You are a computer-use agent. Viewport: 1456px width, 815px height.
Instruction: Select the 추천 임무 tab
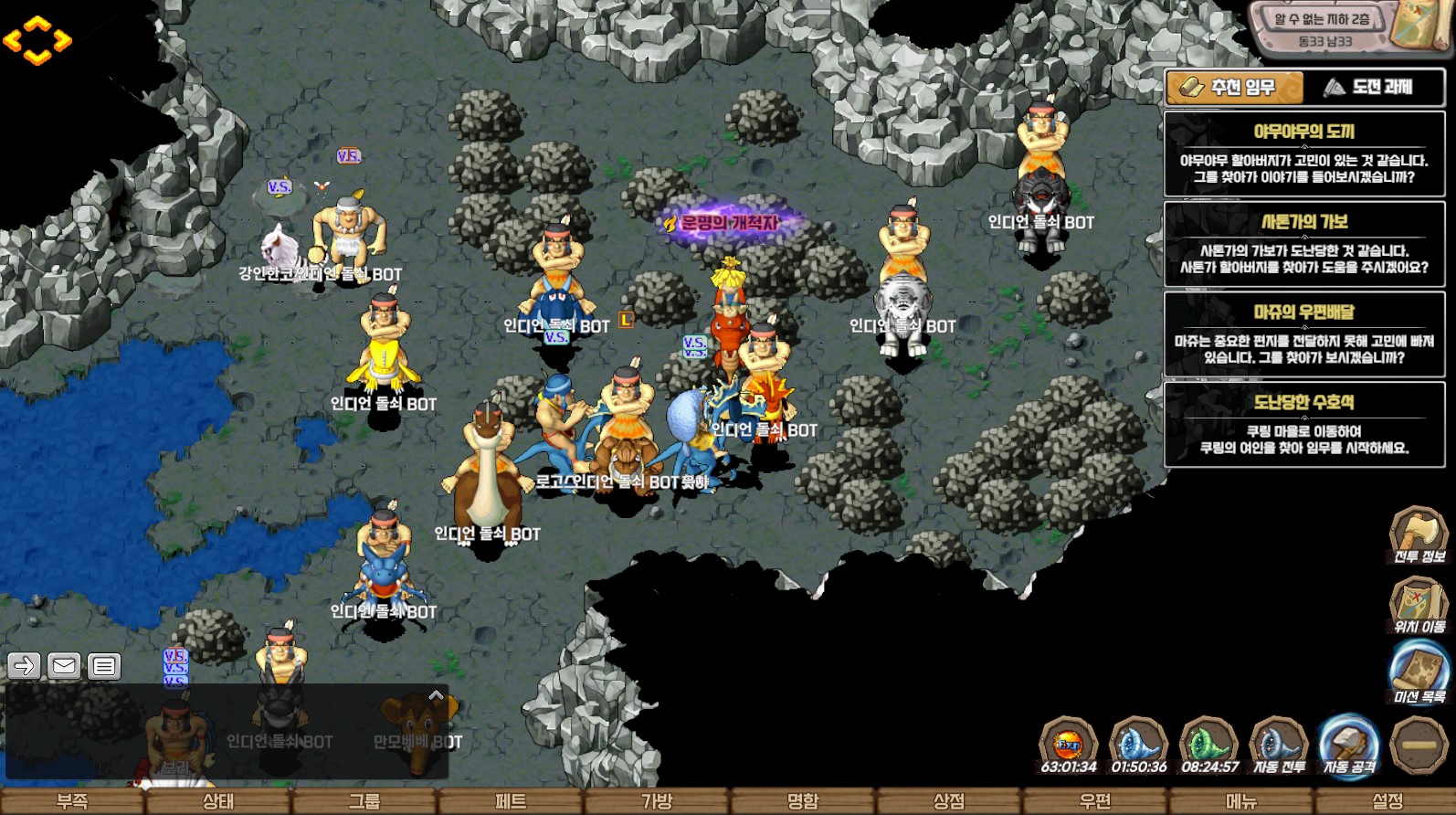point(1234,88)
